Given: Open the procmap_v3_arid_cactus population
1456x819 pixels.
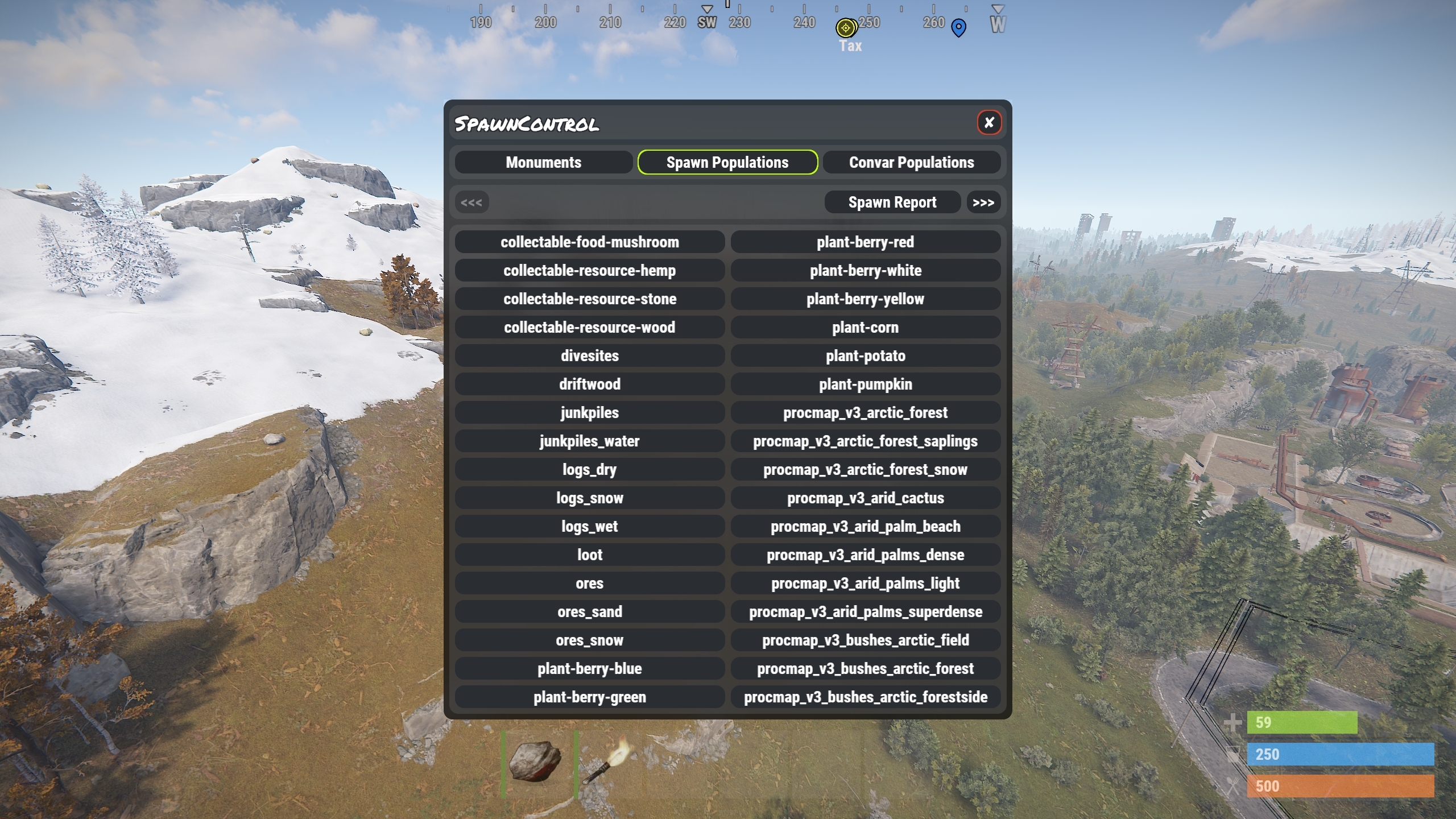Looking at the screenshot, I should [865, 498].
